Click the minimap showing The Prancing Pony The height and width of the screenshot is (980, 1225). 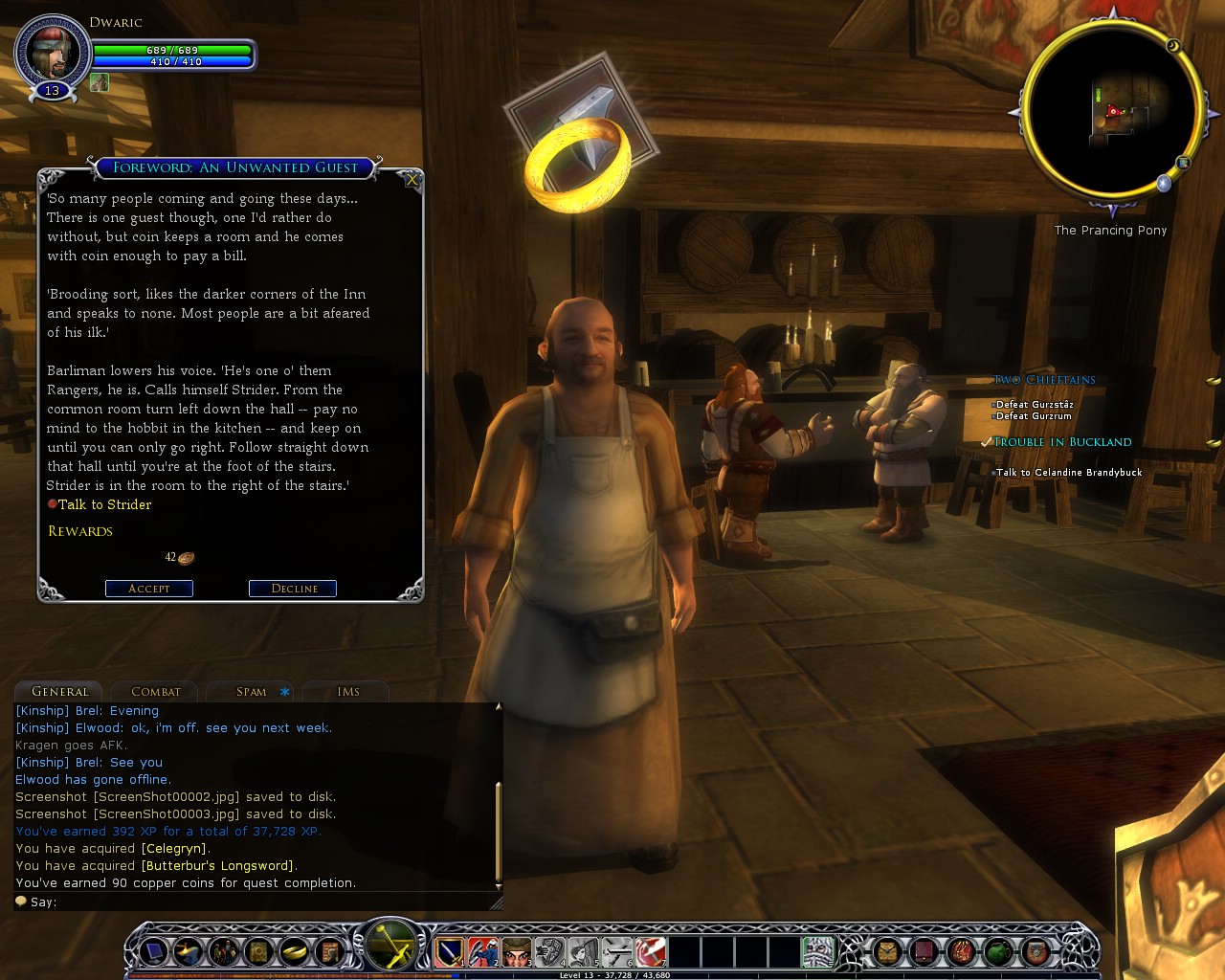point(1112,112)
